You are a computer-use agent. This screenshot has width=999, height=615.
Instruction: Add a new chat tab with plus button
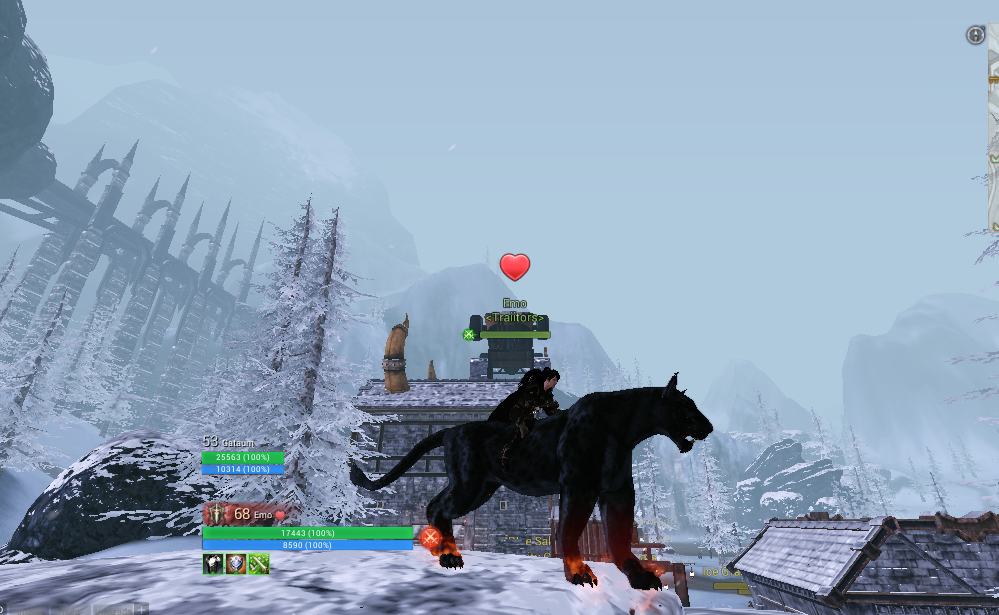[142, 609]
